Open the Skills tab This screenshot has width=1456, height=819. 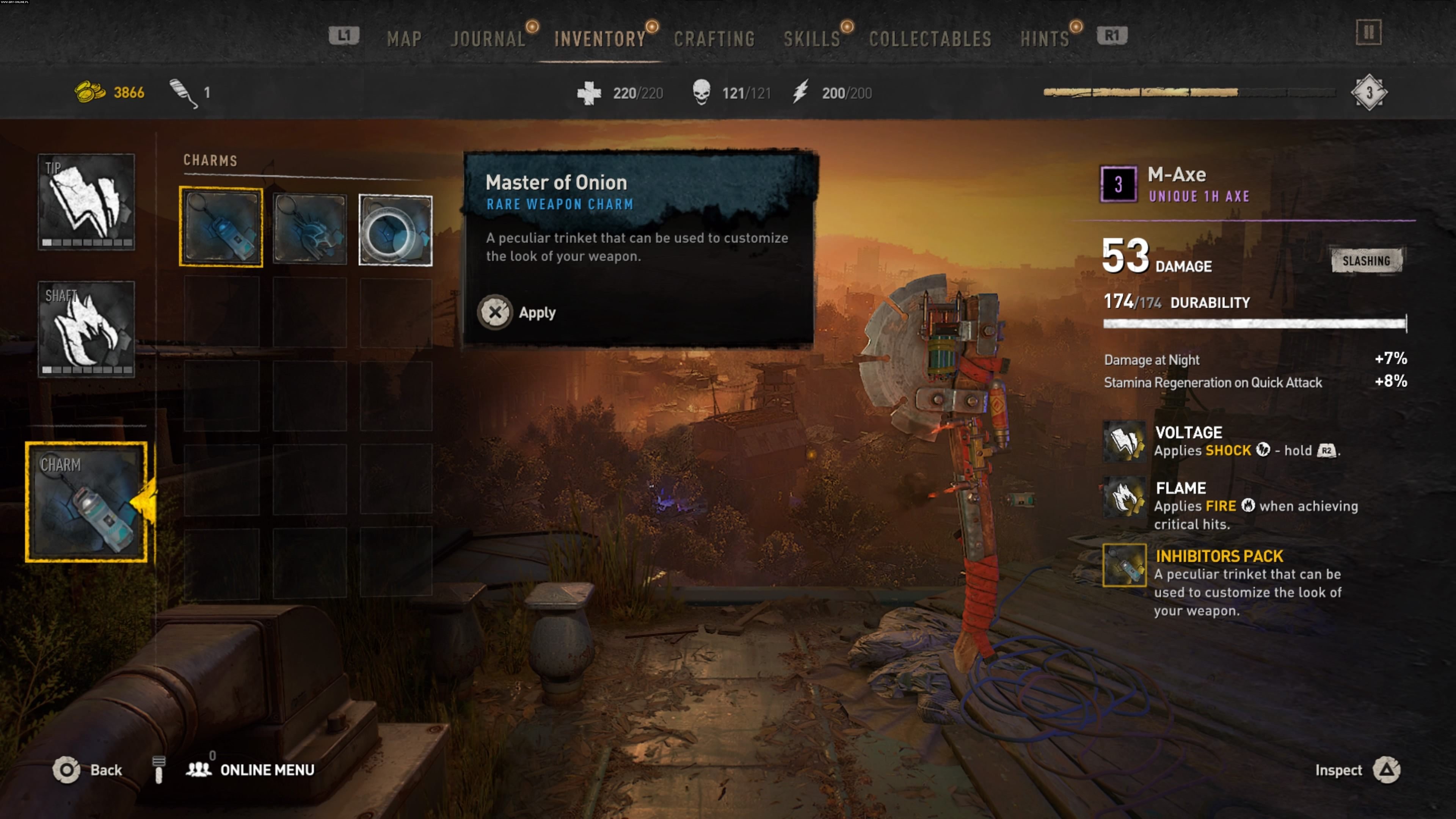pyautogui.click(x=812, y=38)
